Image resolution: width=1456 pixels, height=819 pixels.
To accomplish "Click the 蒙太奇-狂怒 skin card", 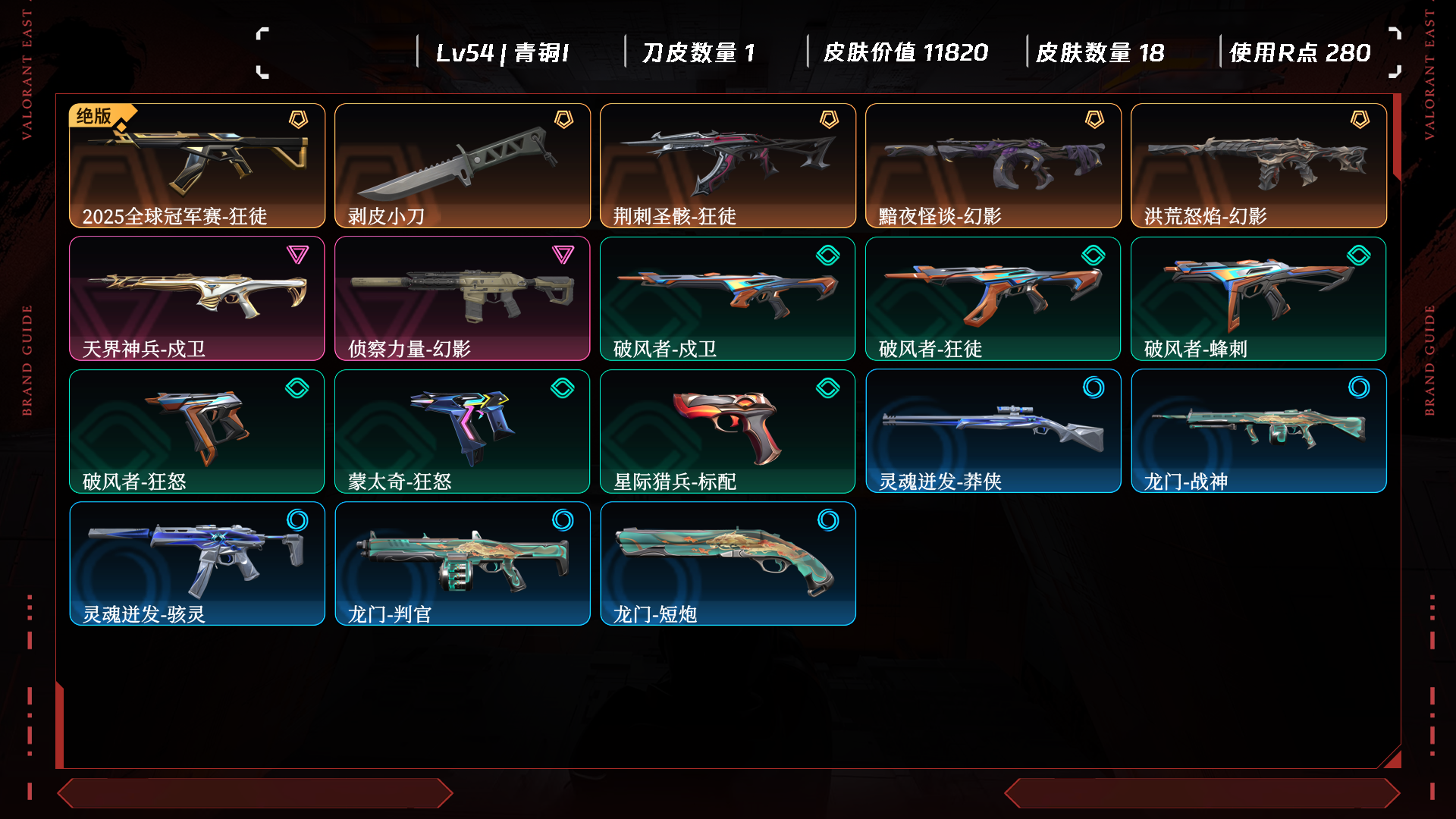I will pyautogui.click(x=463, y=431).
